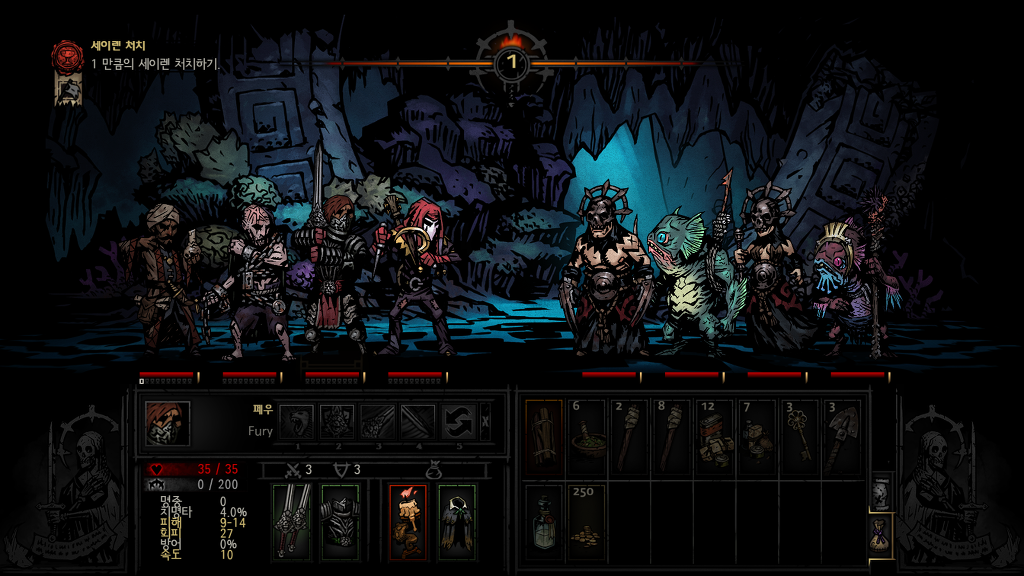This screenshot has width=1024, height=576.
Task: Select the roaring beast skill in slot 1
Action: pos(295,421)
